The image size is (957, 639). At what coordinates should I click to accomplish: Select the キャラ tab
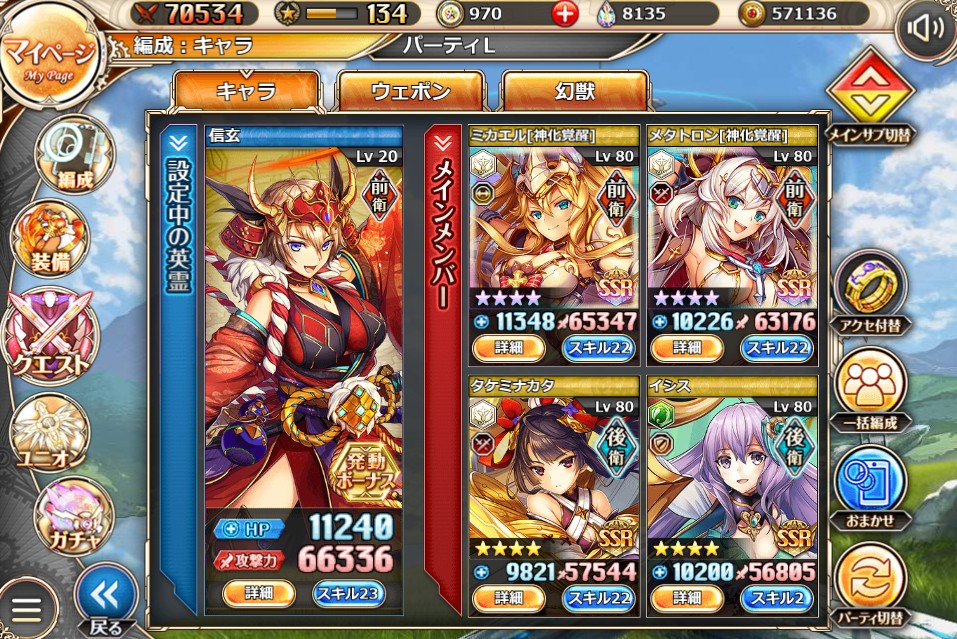[246, 92]
